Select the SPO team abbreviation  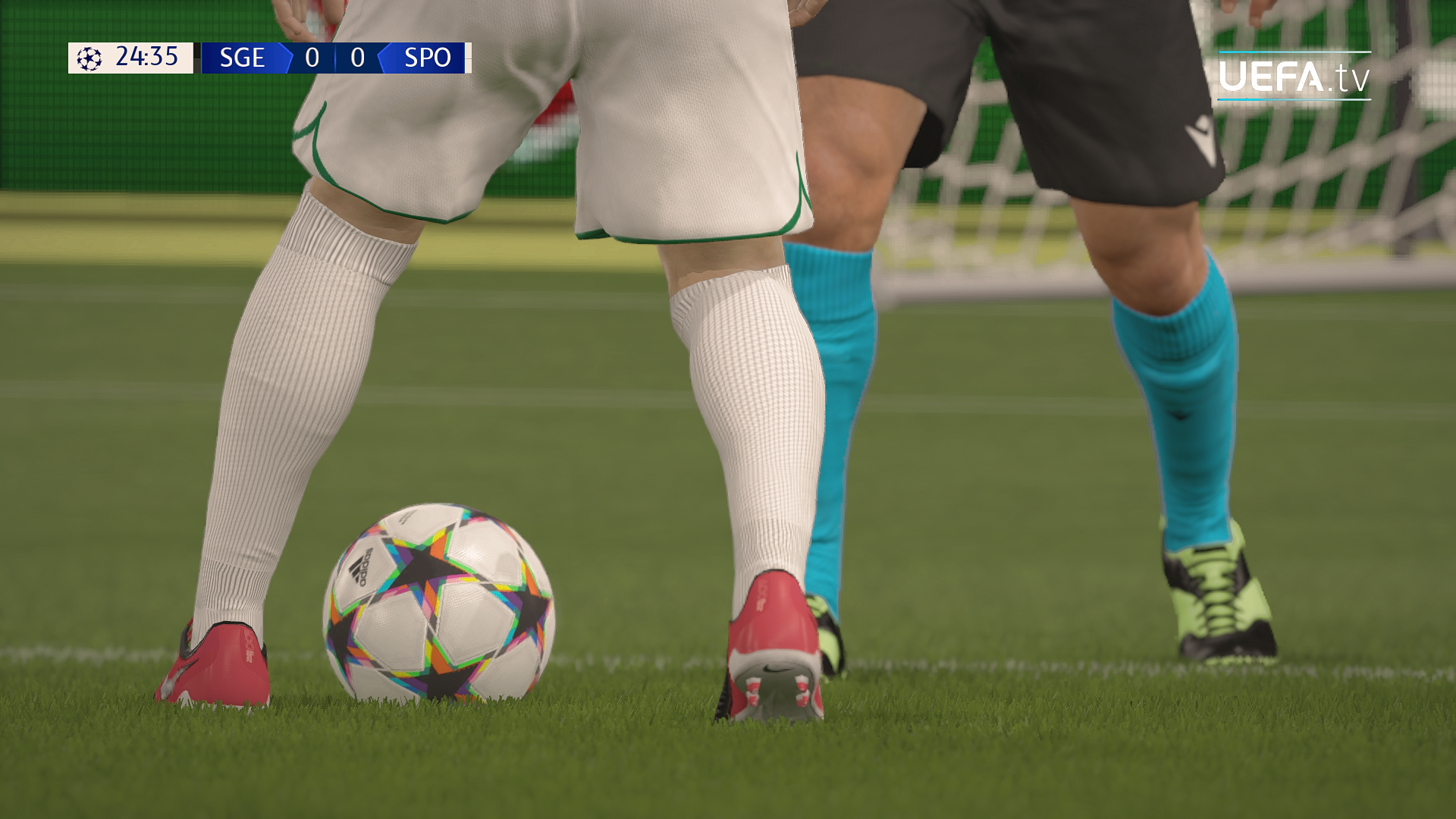point(428,57)
